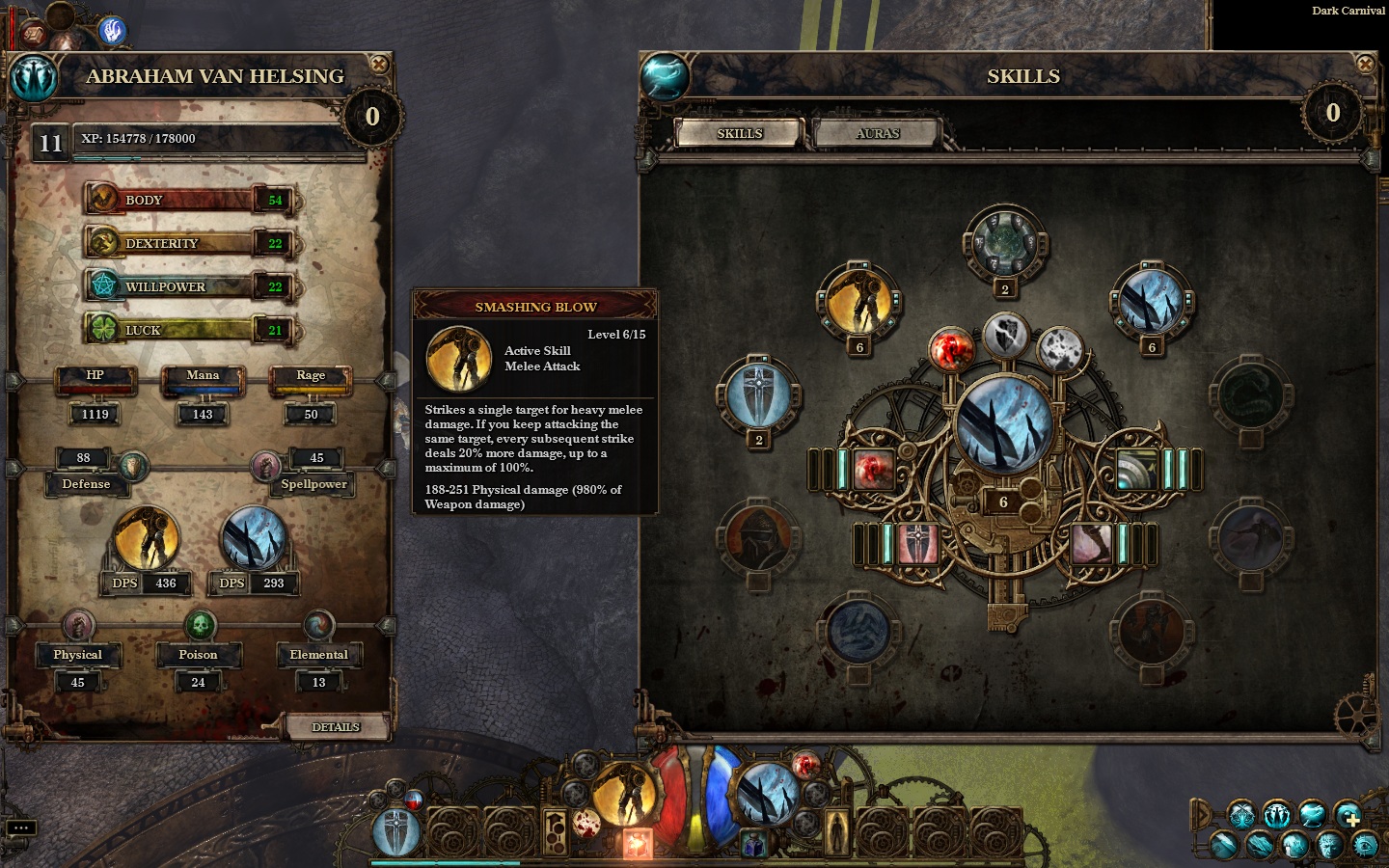Select Smashing Blow in the skill tree

click(858, 300)
